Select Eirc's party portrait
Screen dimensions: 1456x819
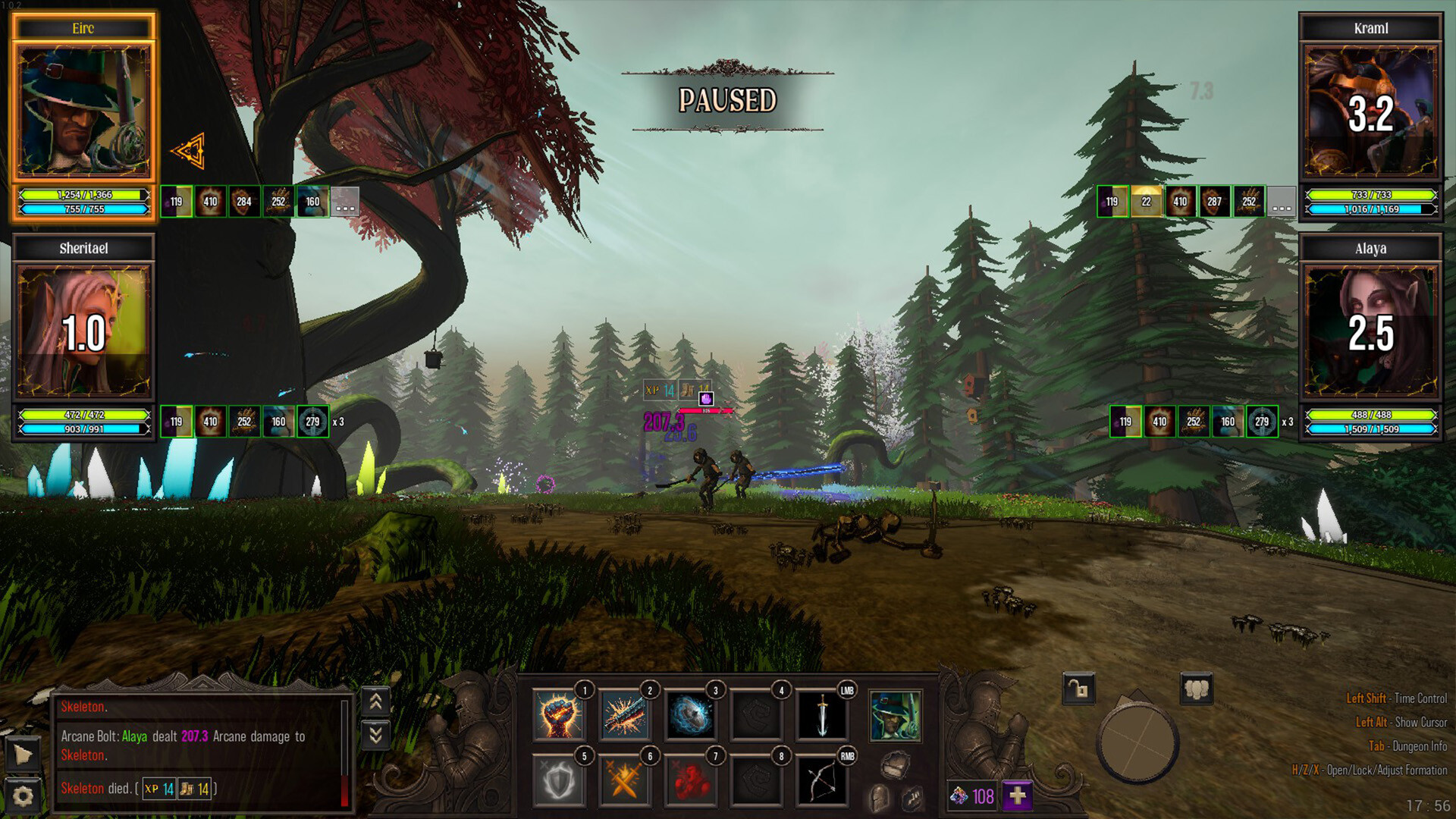[x=83, y=111]
